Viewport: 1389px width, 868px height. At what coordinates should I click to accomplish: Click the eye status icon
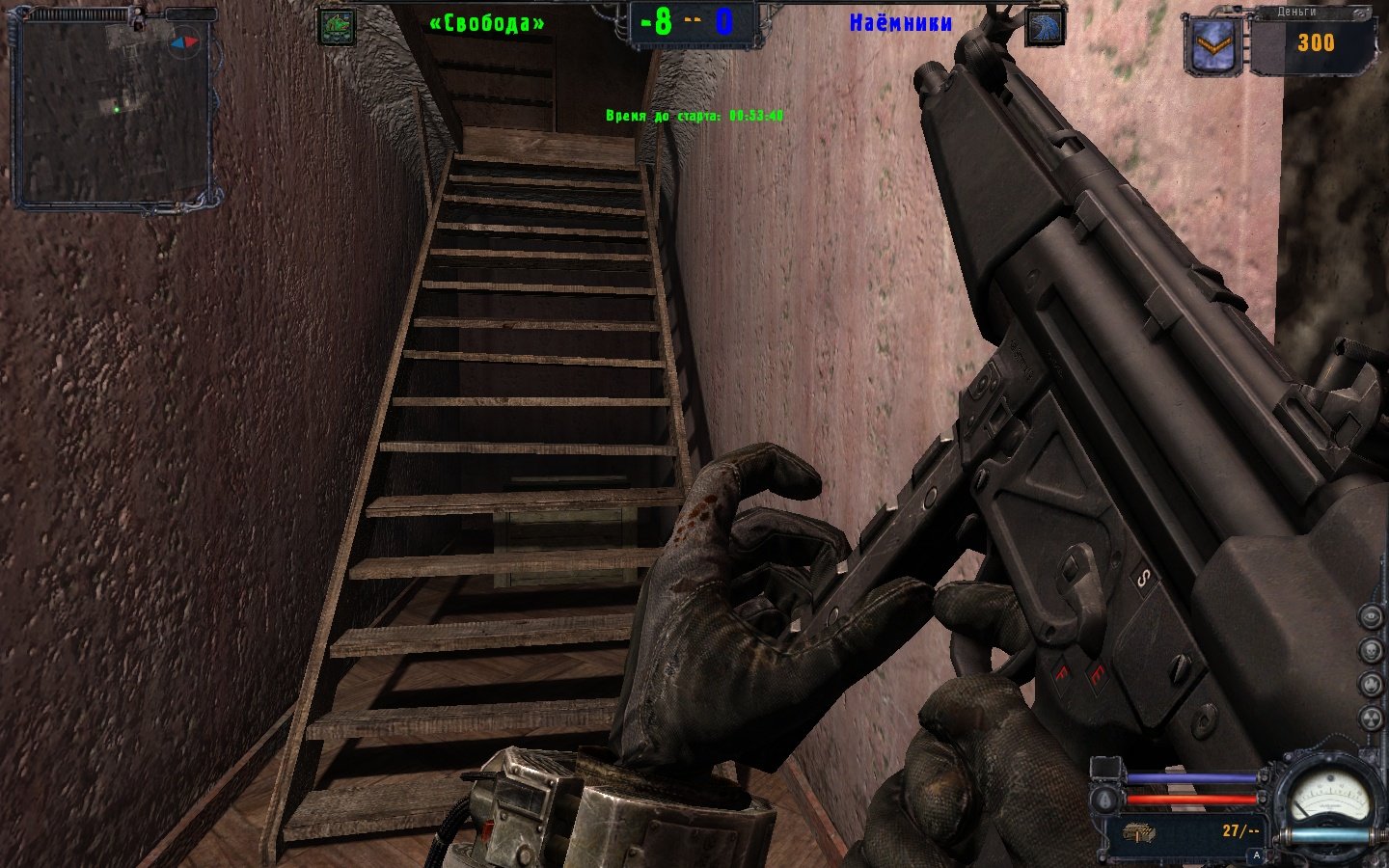1371,615
